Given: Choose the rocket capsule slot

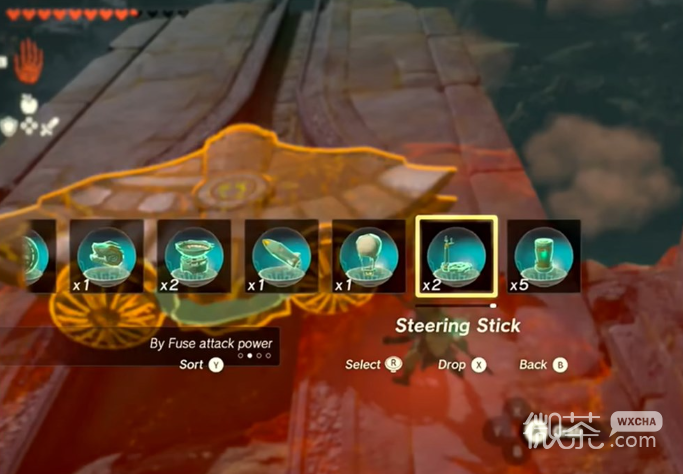Looking at the screenshot, I should 281,256.
